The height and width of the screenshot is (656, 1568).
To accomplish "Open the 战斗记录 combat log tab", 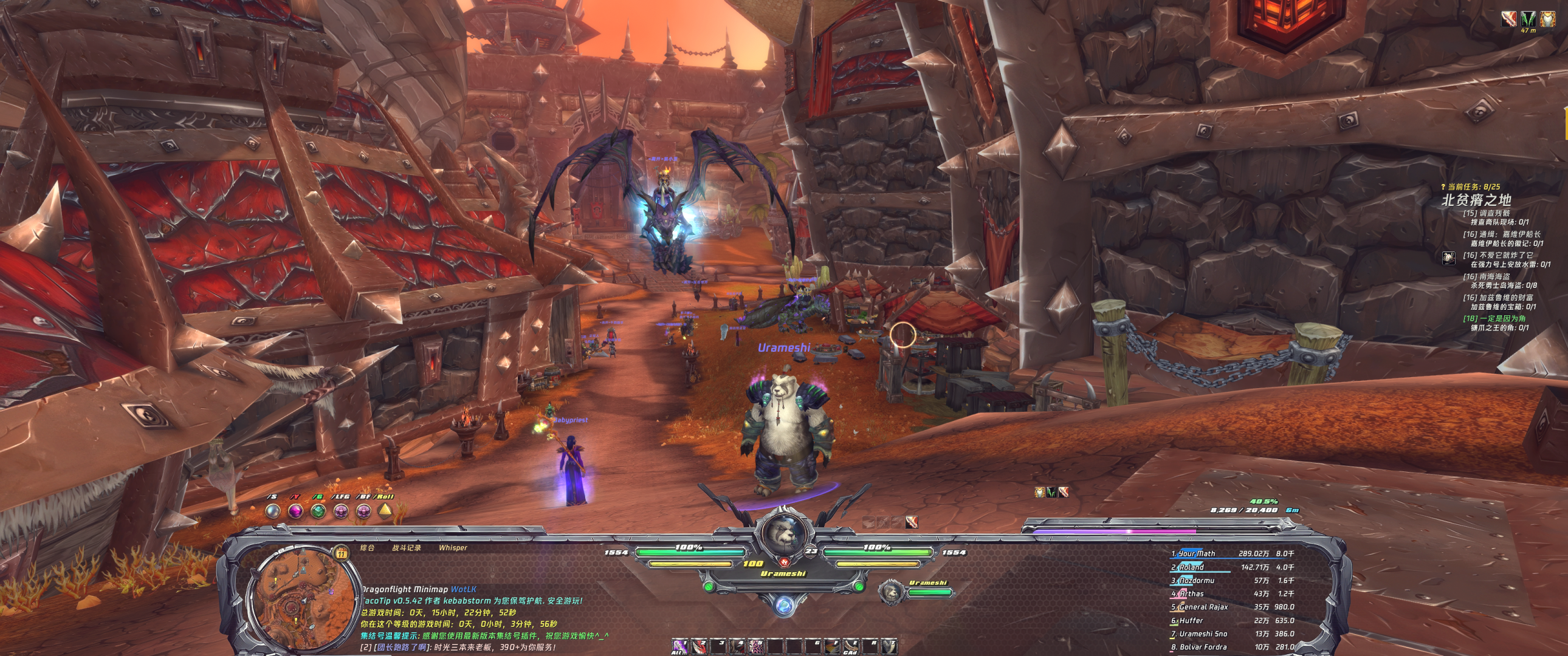I will point(406,548).
